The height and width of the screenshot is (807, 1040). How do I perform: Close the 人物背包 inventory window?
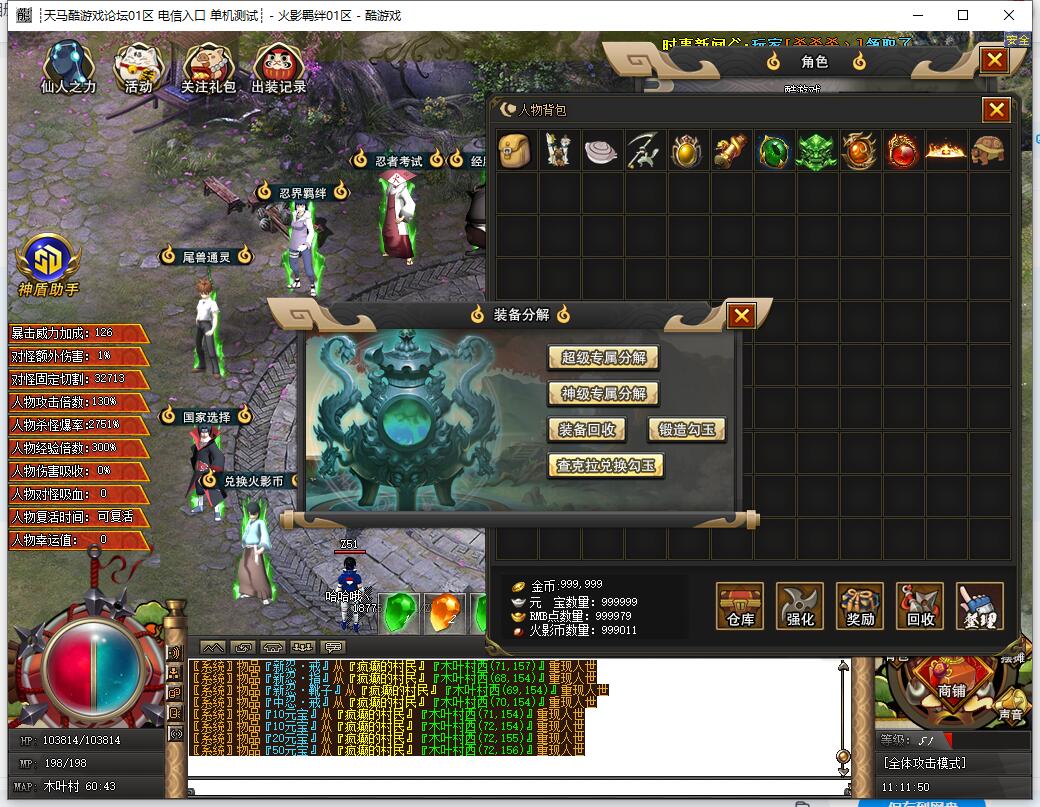click(x=996, y=110)
